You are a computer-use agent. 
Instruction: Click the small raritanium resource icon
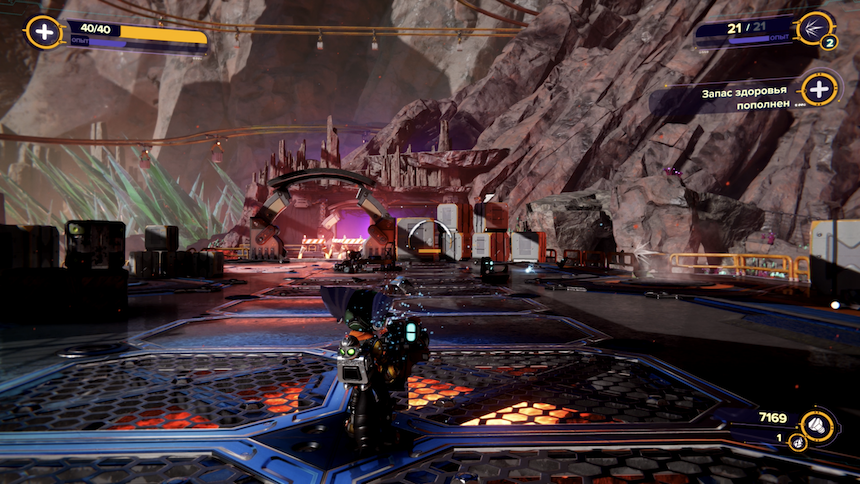point(798,442)
